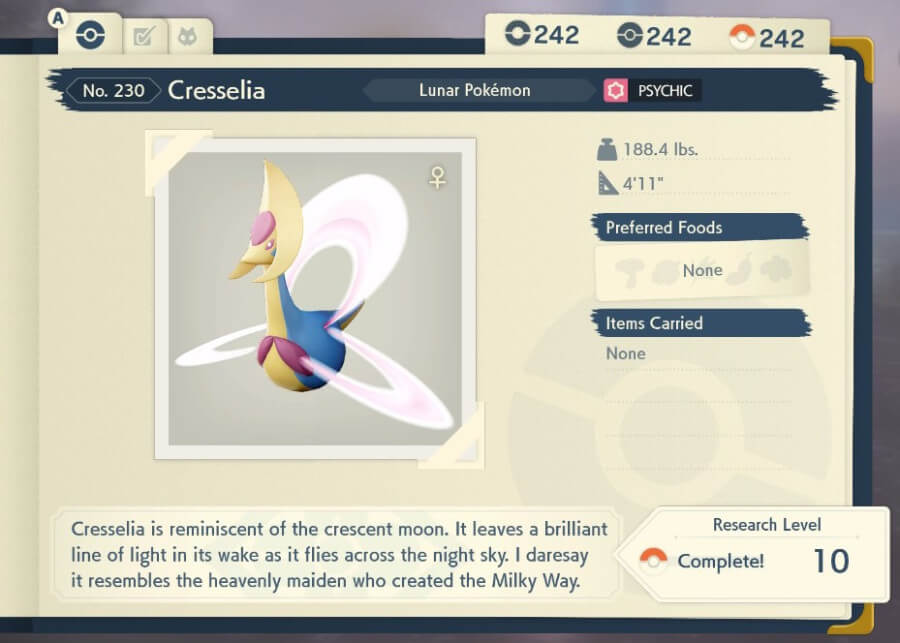Open the Pokémon face icon tab
The width and height of the screenshot is (900, 643).
tap(187, 38)
